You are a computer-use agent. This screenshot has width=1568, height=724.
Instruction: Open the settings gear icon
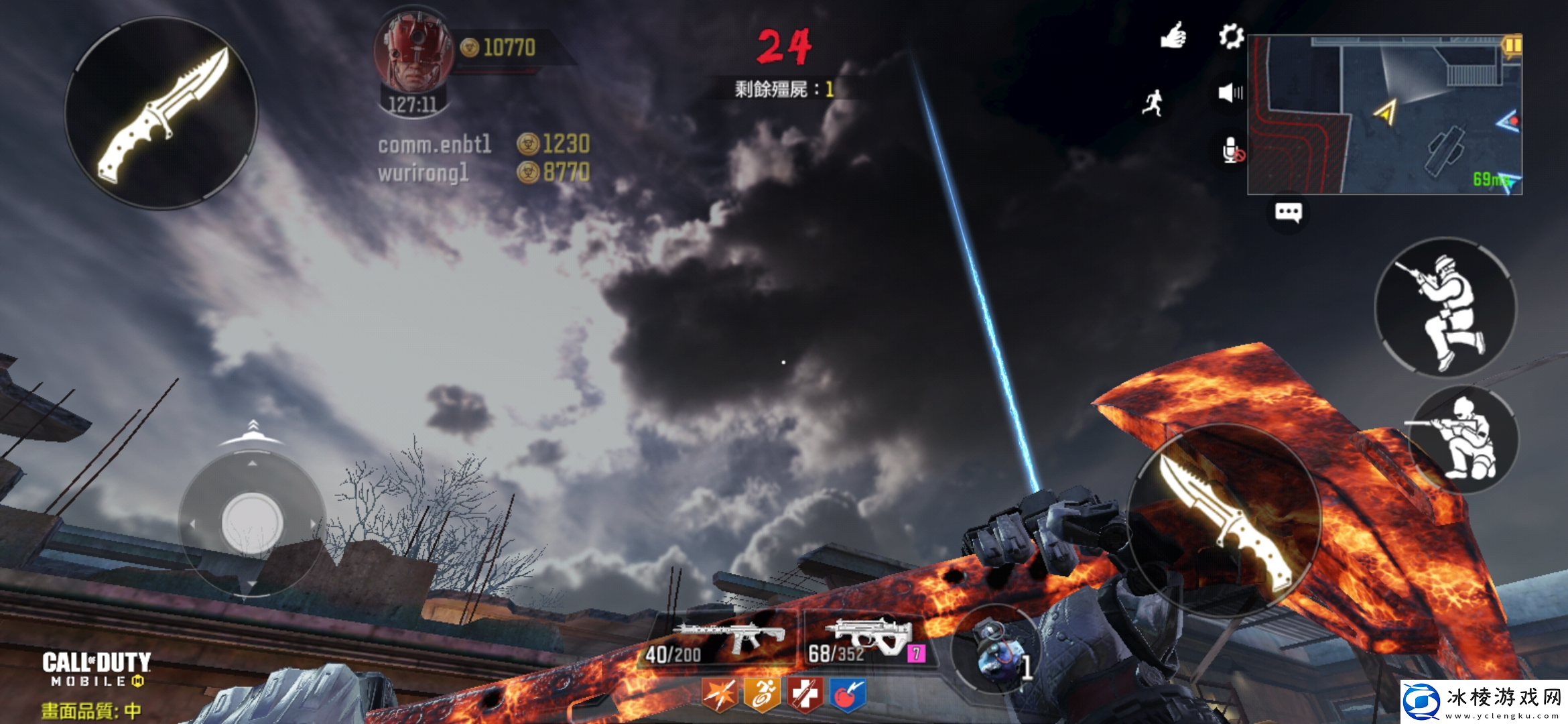point(1231,36)
